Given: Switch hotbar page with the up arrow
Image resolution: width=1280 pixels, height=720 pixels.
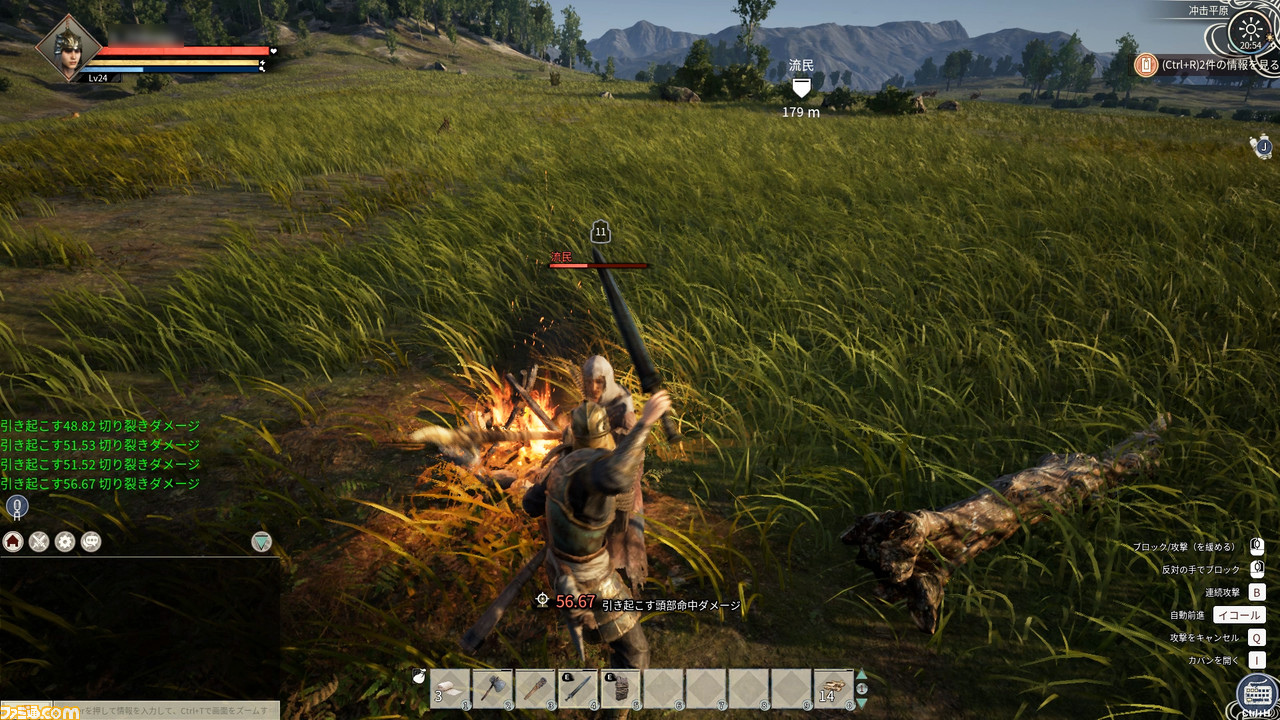Looking at the screenshot, I should pyautogui.click(x=862, y=675).
